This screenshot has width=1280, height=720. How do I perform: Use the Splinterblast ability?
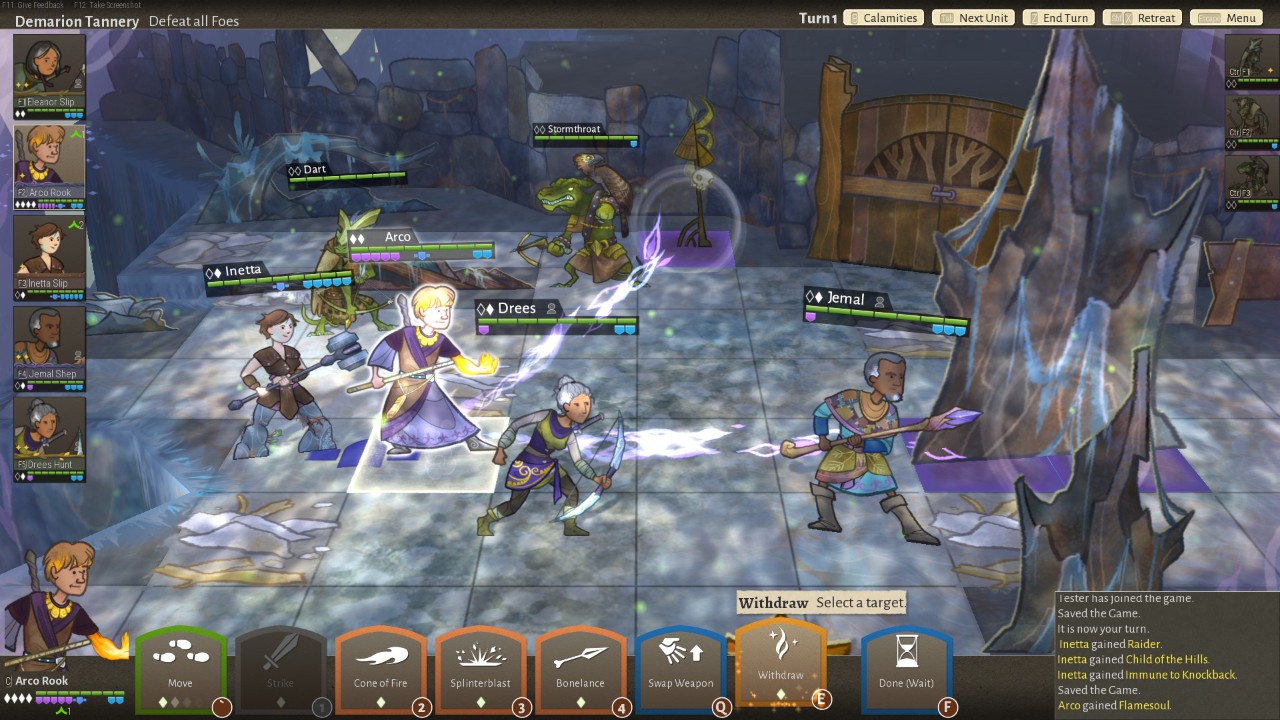[481, 667]
